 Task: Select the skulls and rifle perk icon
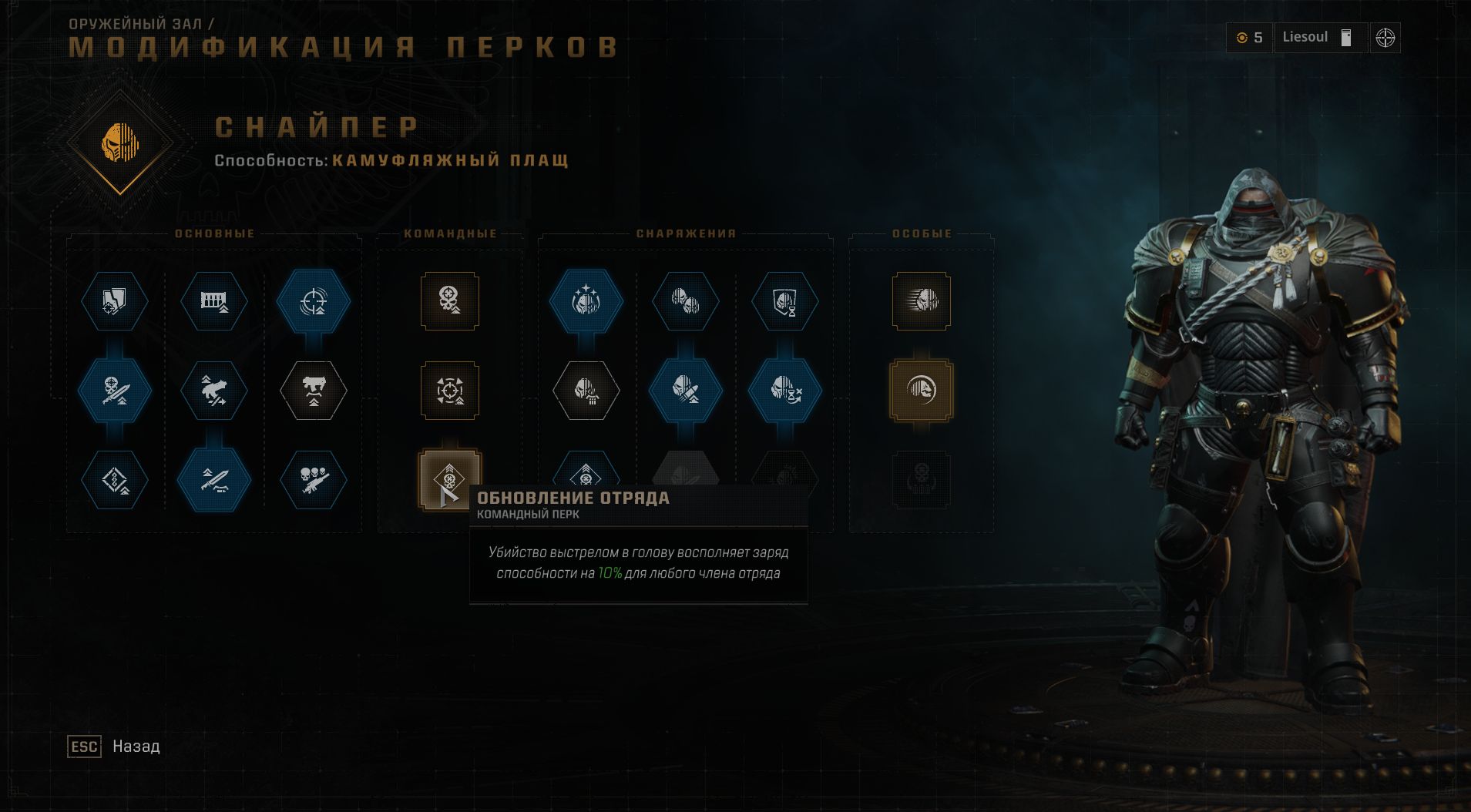point(314,479)
